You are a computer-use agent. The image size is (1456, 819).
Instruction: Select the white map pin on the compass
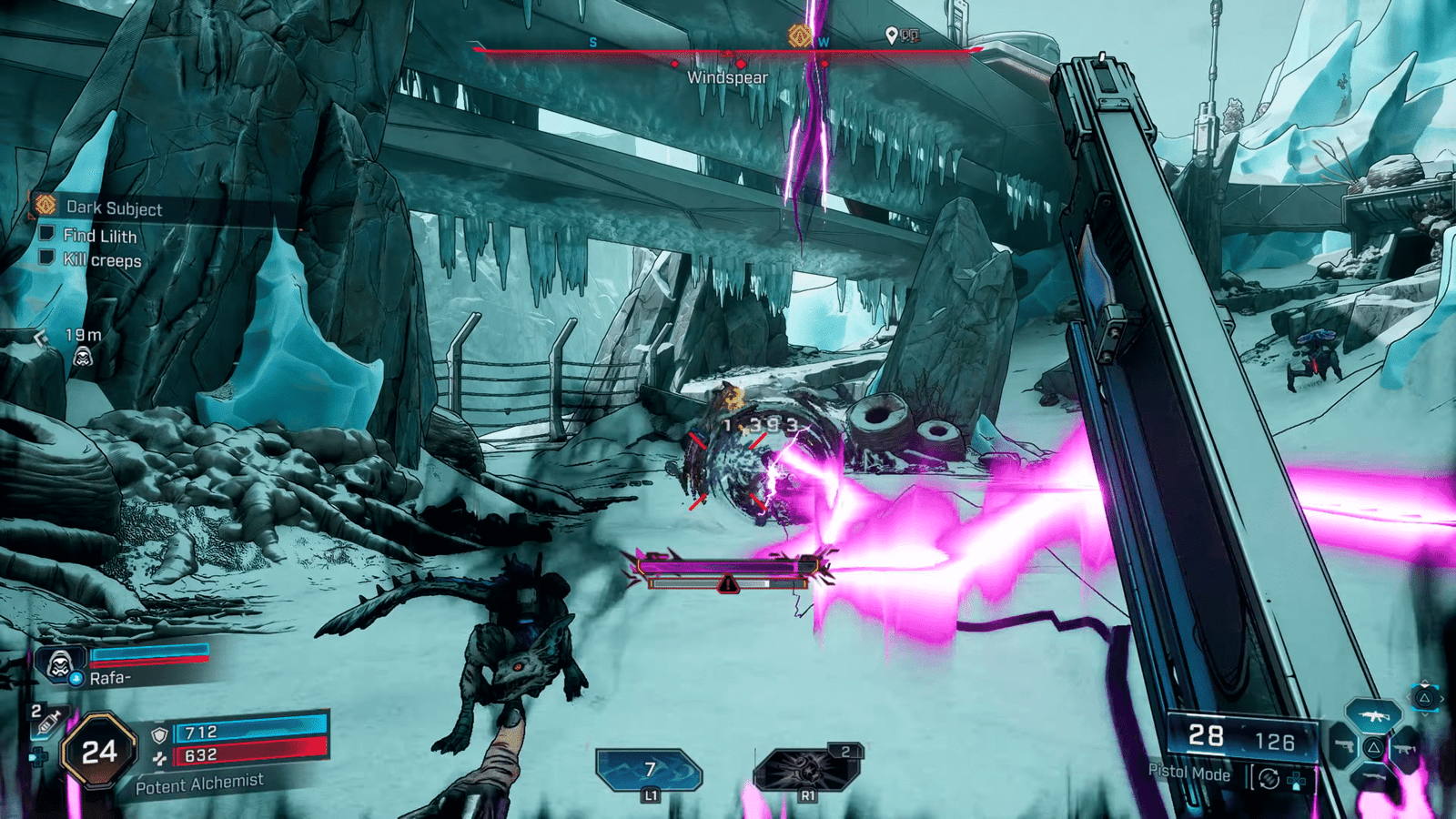tap(892, 35)
